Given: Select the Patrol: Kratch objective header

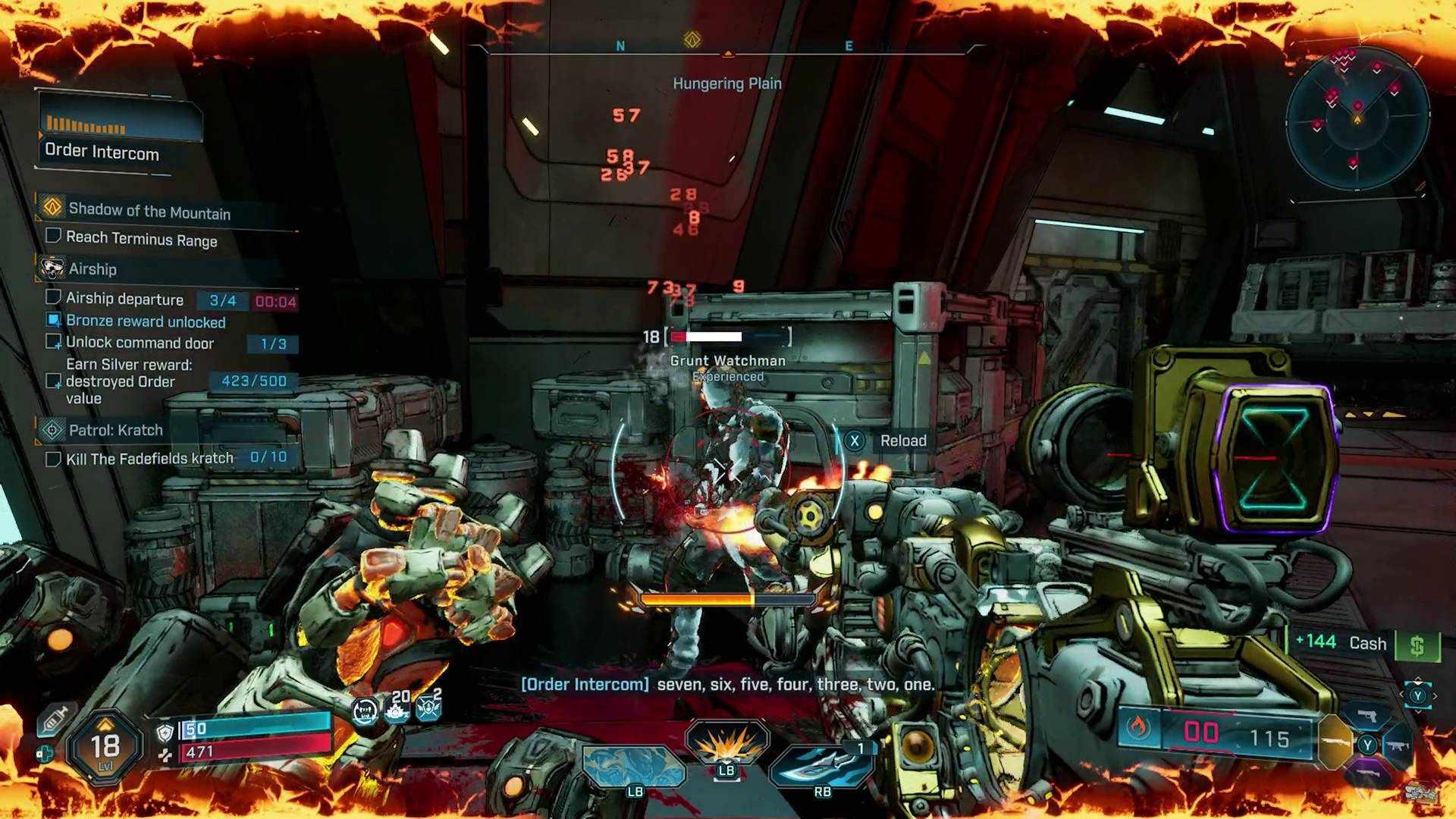Looking at the screenshot, I should pyautogui.click(x=115, y=431).
